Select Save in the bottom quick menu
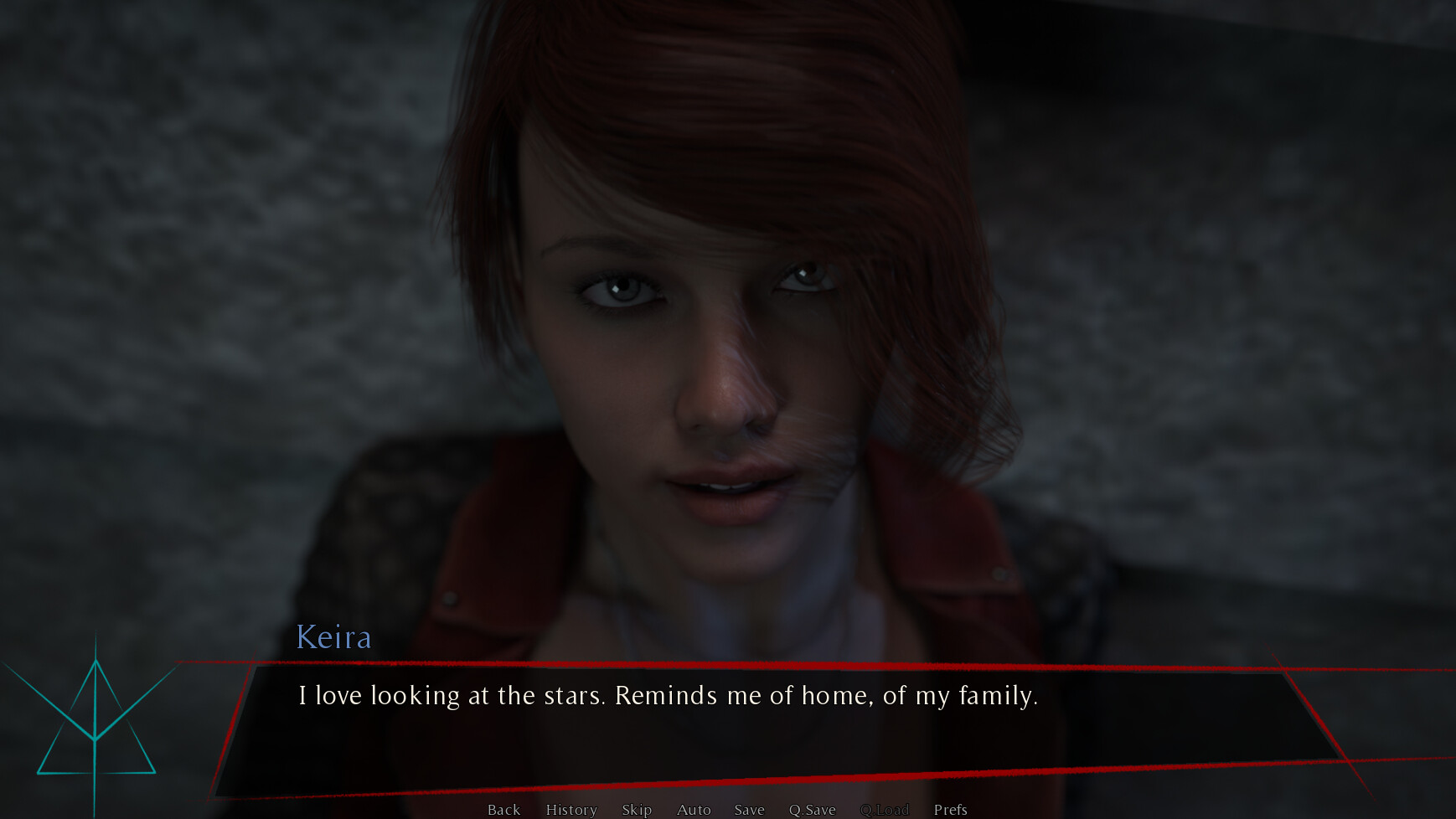The height and width of the screenshot is (819, 1456). click(749, 810)
